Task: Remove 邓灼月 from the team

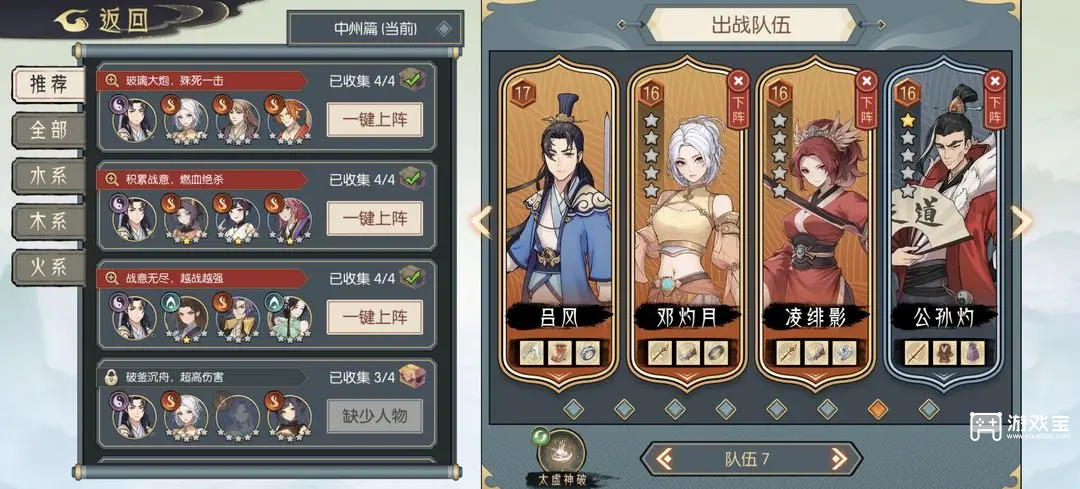Action: 738,93
